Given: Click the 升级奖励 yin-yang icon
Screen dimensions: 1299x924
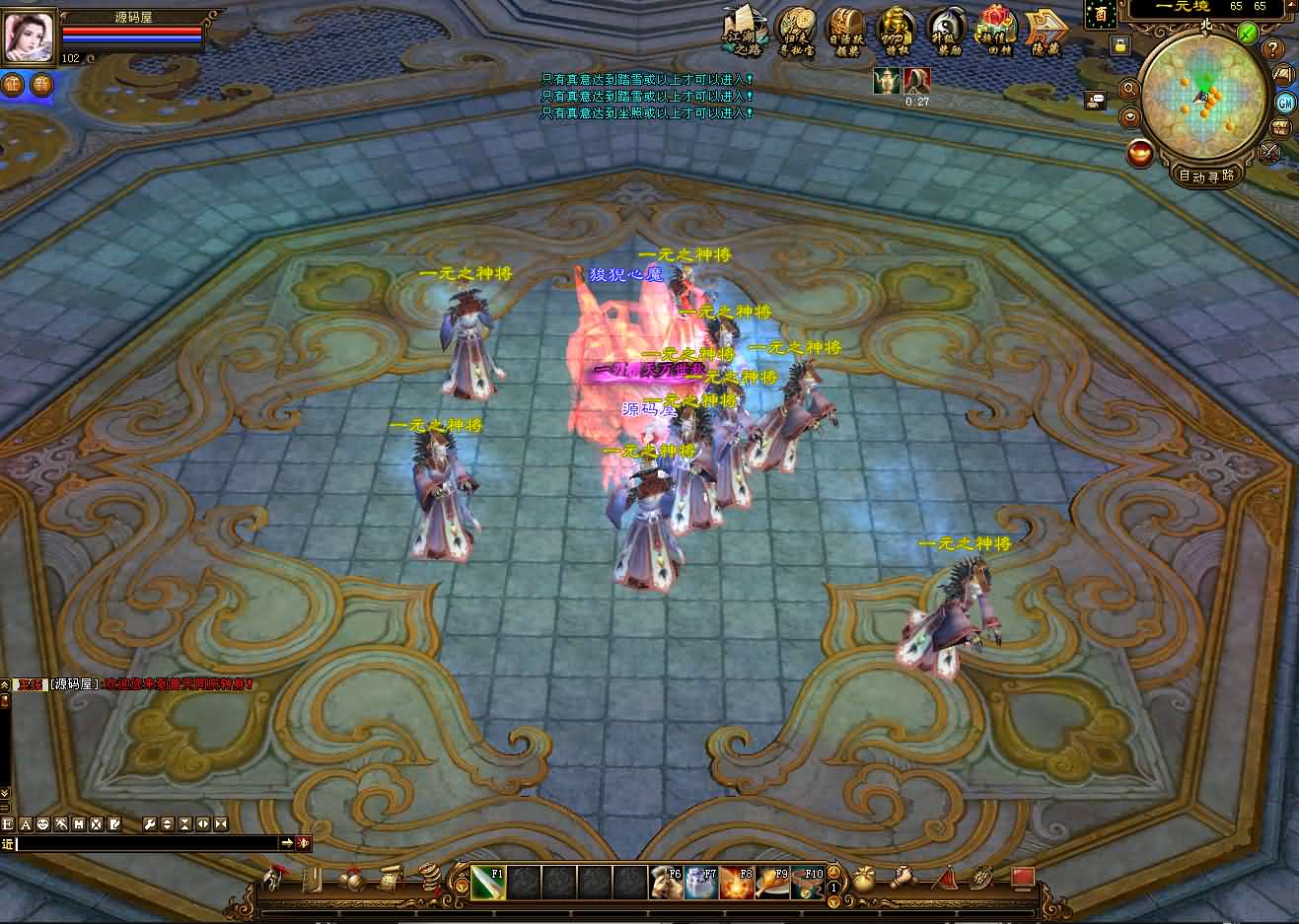Looking at the screenshot, I should (x=947, y=31).
